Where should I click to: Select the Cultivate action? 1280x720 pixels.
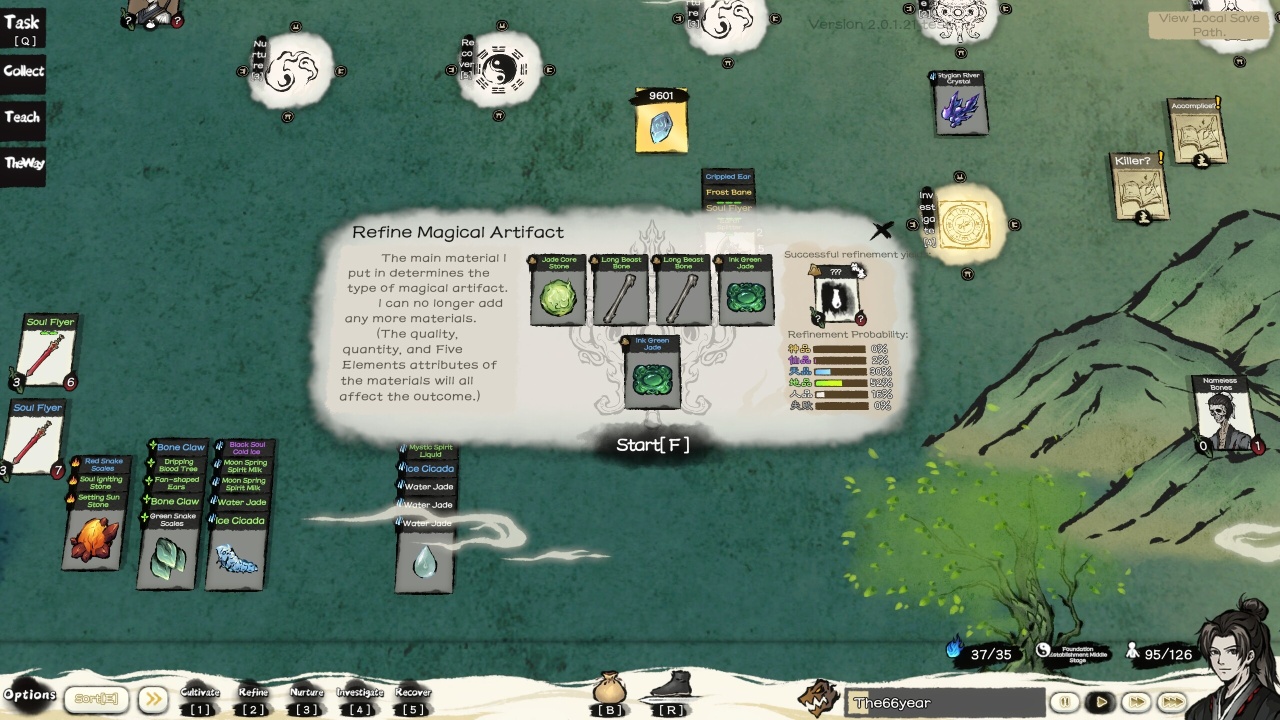click(x=200, y=699)
